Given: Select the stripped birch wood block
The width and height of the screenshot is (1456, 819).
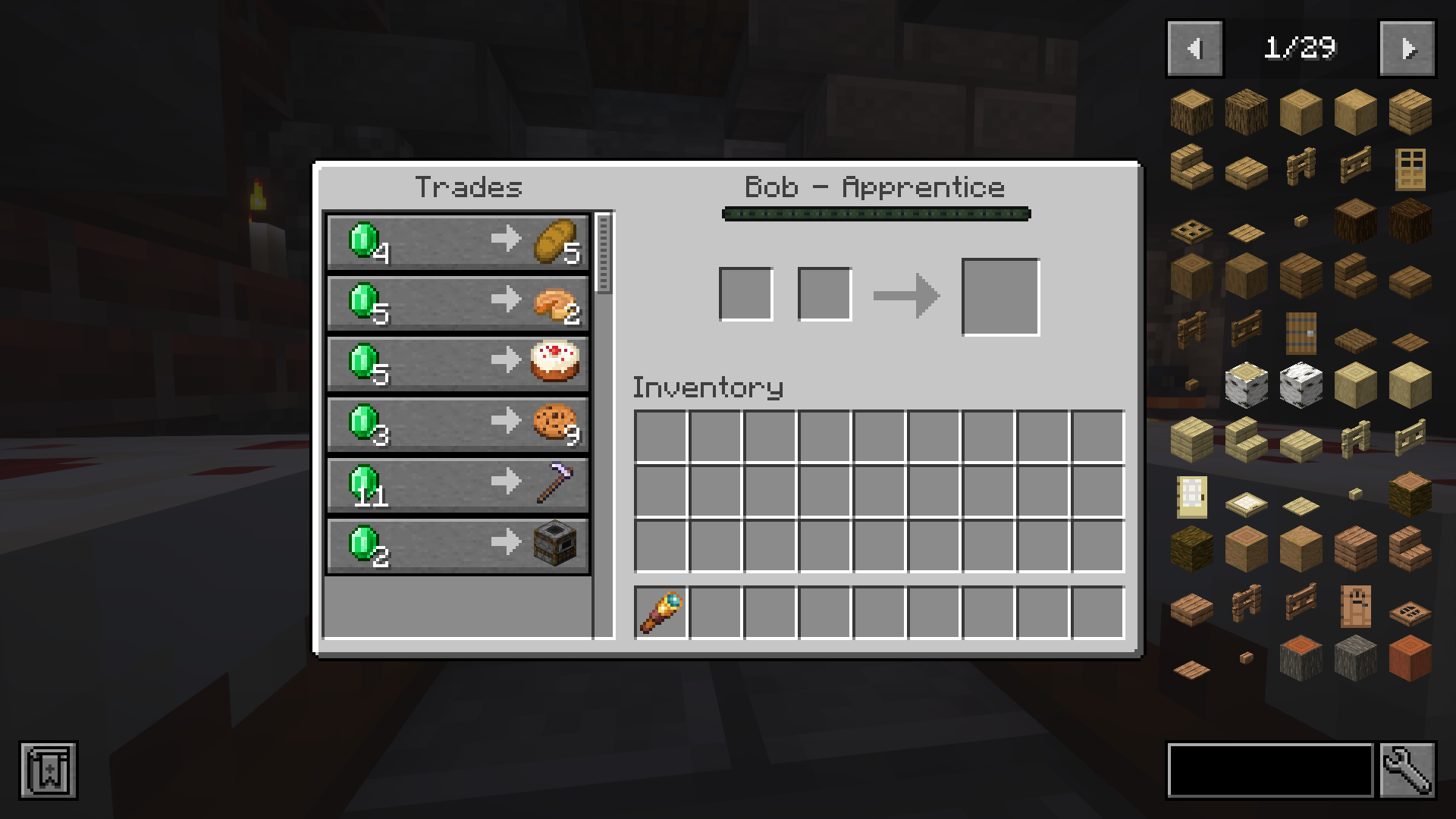Looking at the screenshot, I should tap(1409, 384).
